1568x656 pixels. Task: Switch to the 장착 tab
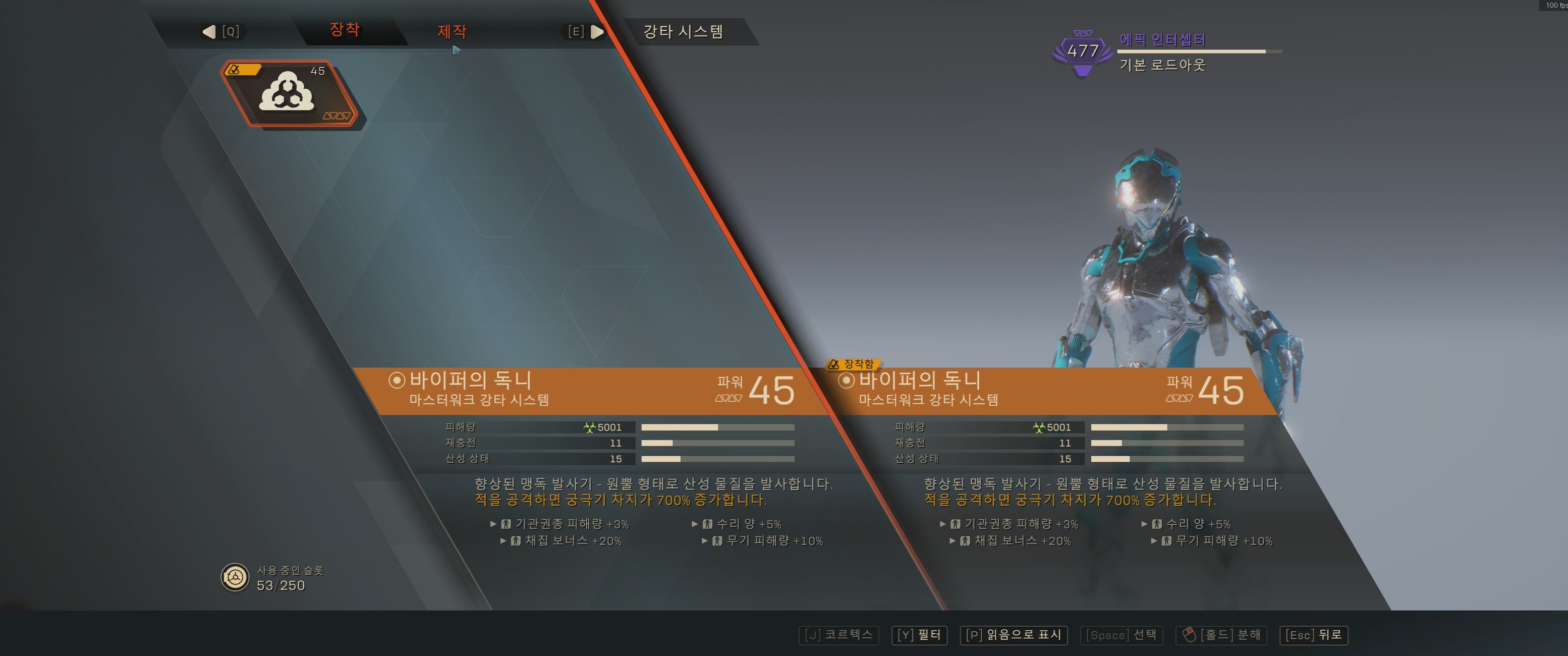tap(345, 30)
